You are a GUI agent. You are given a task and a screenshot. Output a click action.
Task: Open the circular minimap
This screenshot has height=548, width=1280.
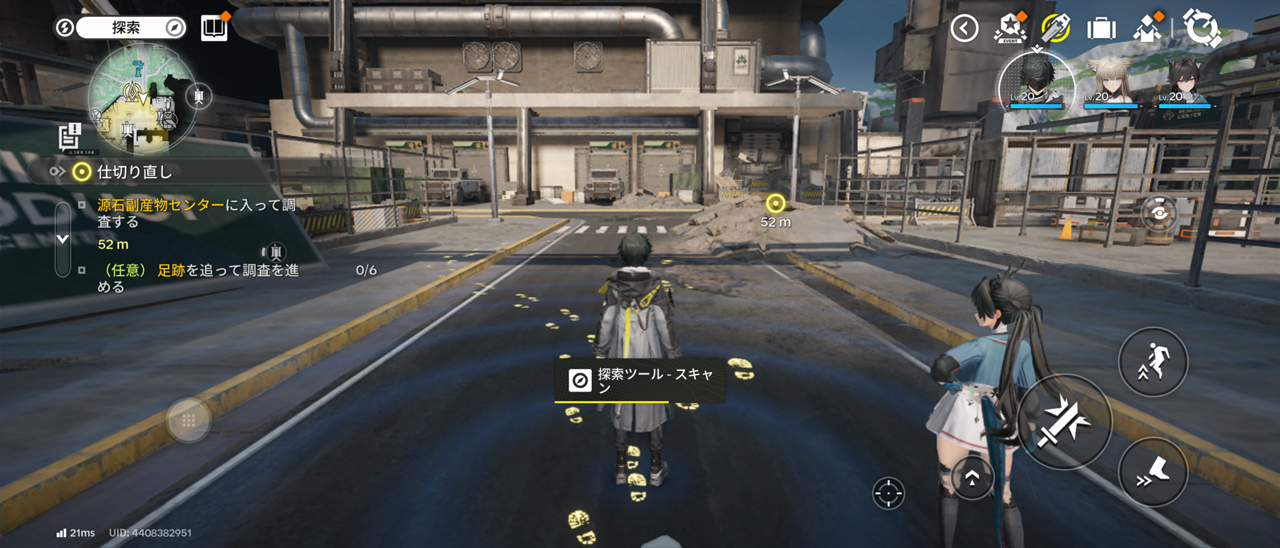(141, 97)
